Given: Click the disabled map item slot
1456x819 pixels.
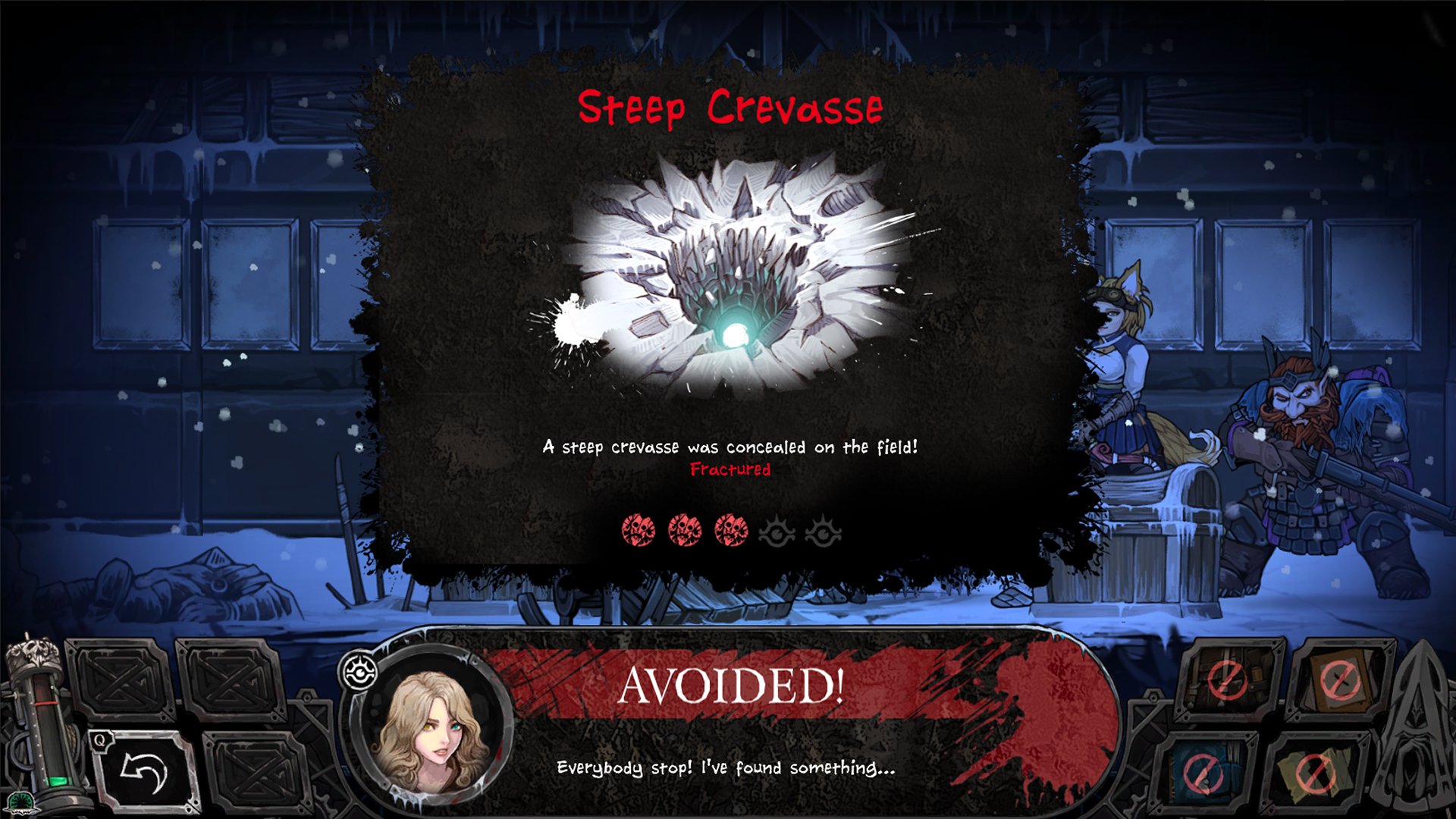Looking at the screenshot, I should (x=1315, y=773).
